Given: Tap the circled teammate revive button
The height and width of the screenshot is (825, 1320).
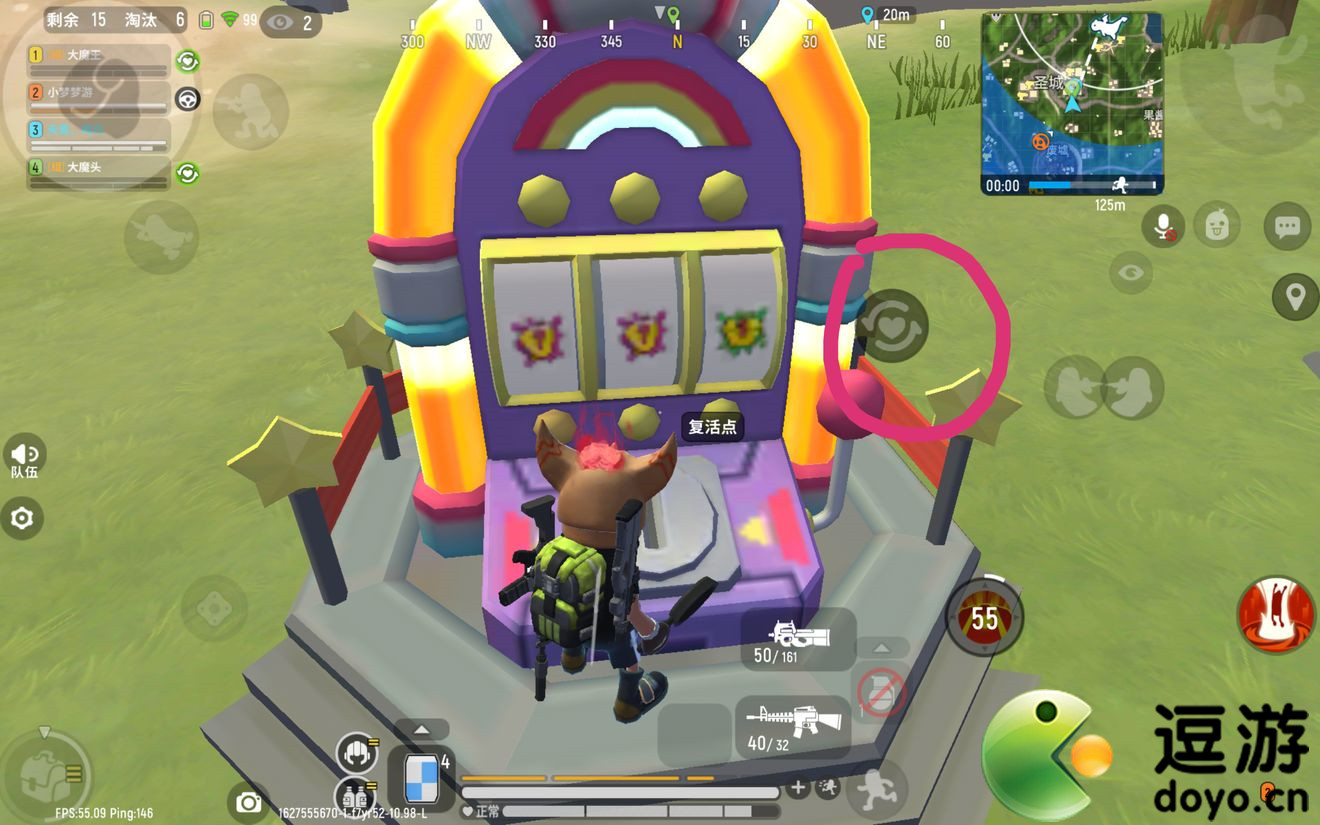Looking at the screenshot, I should (x=893, y=326).
